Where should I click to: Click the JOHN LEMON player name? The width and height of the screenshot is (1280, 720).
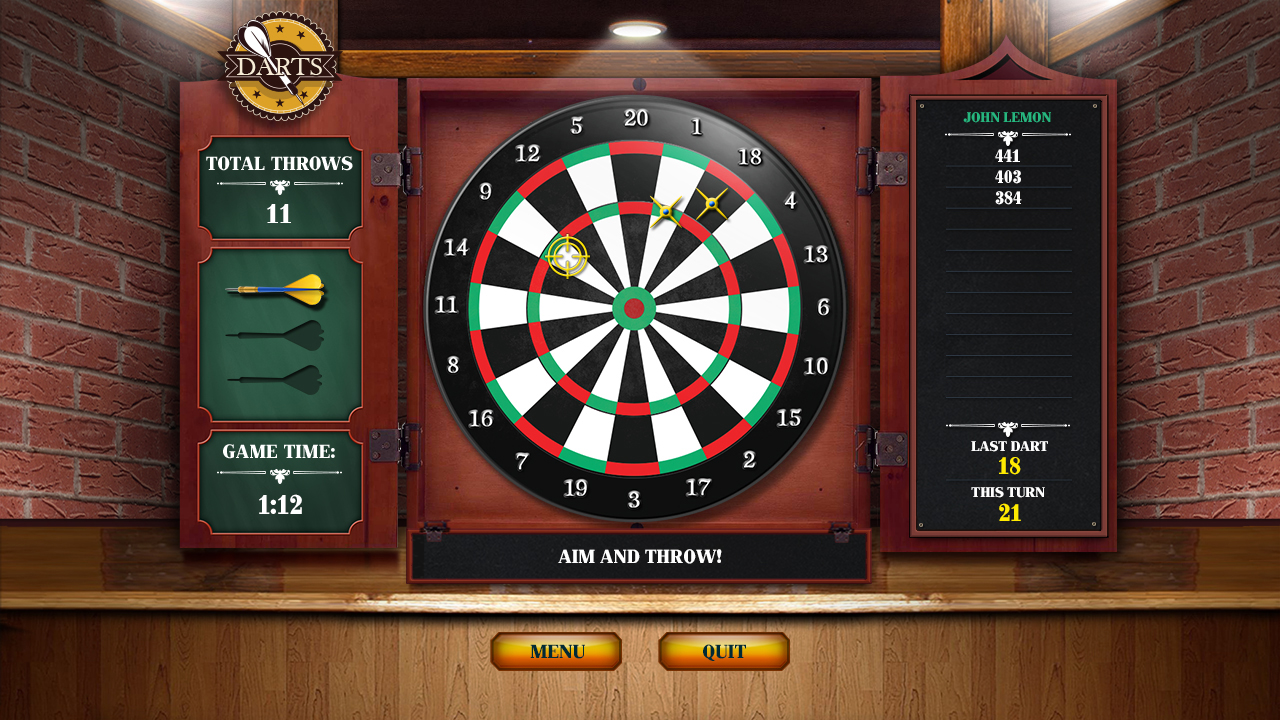[x=1007, y=117]
